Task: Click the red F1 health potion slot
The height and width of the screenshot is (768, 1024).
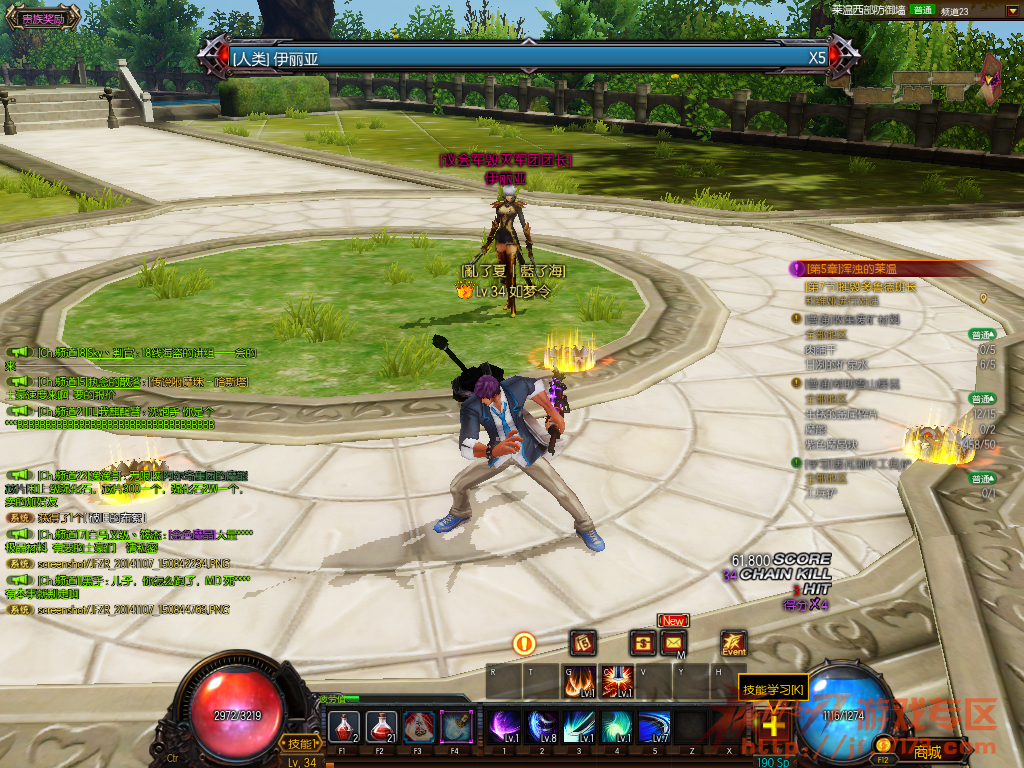Action: tap(344, 724)
